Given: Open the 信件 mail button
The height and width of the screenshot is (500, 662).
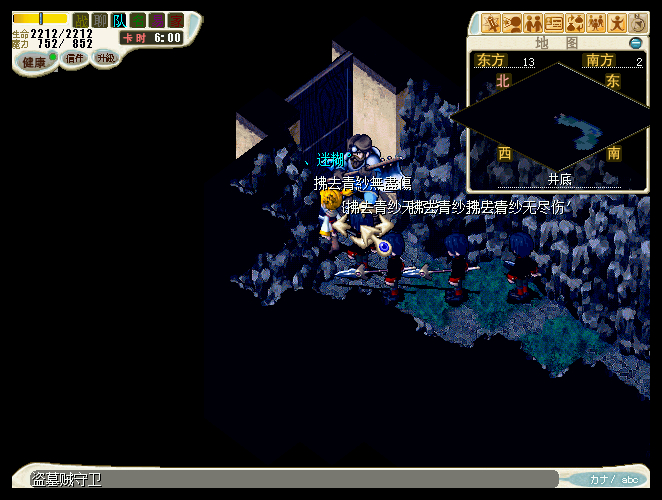Looking at the screenshot, I should tap(75, 58).
